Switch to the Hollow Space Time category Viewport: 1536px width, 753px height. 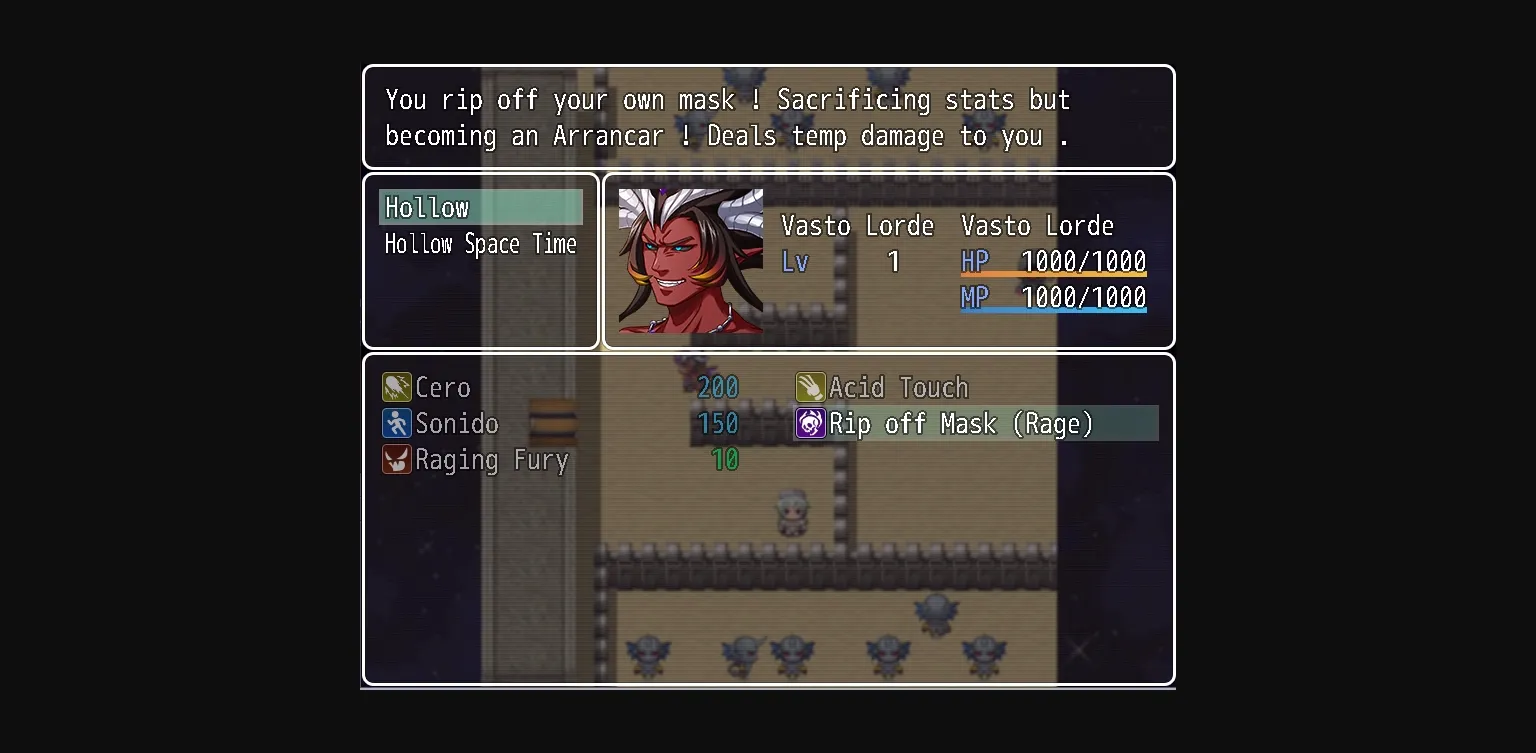click(x=481, y=244)
